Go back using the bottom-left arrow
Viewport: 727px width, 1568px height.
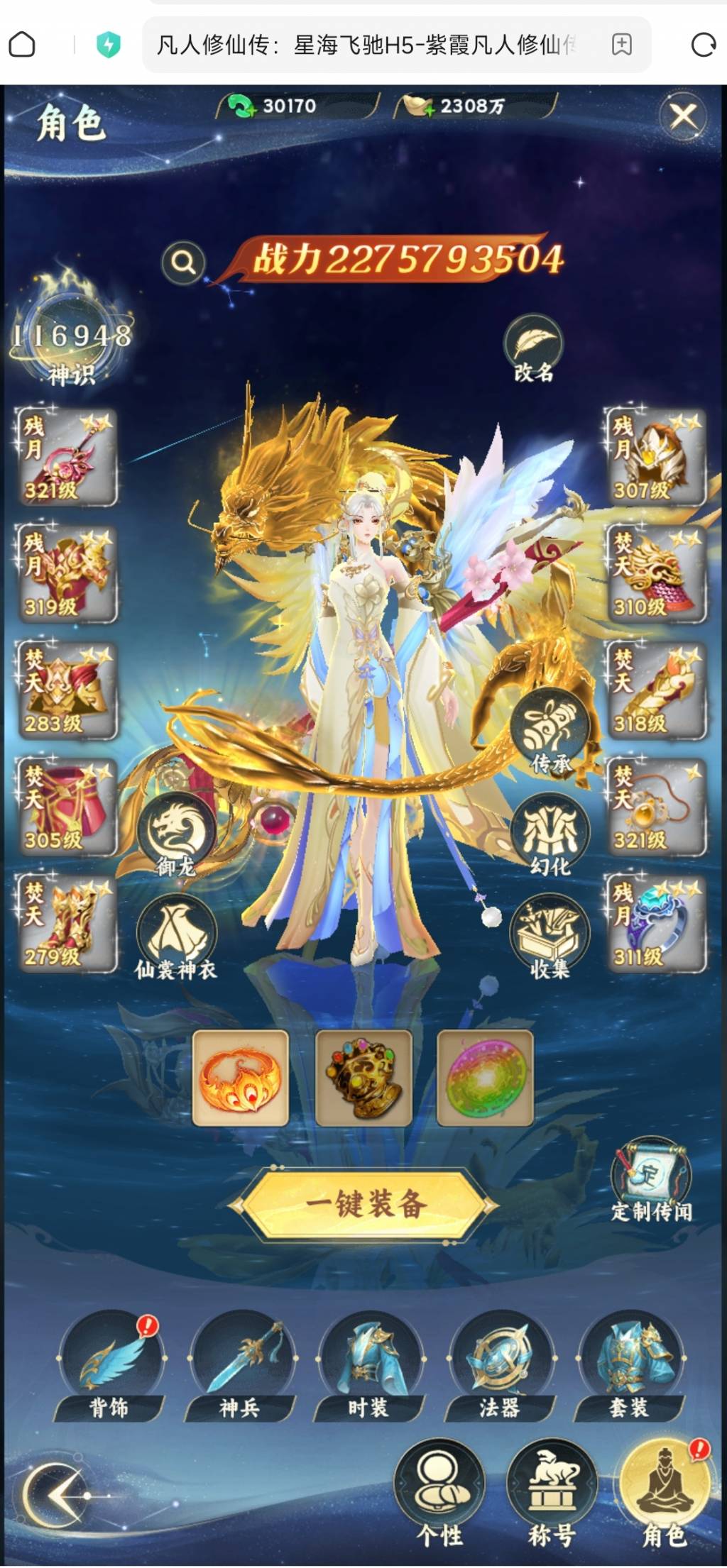[57, 1494]
